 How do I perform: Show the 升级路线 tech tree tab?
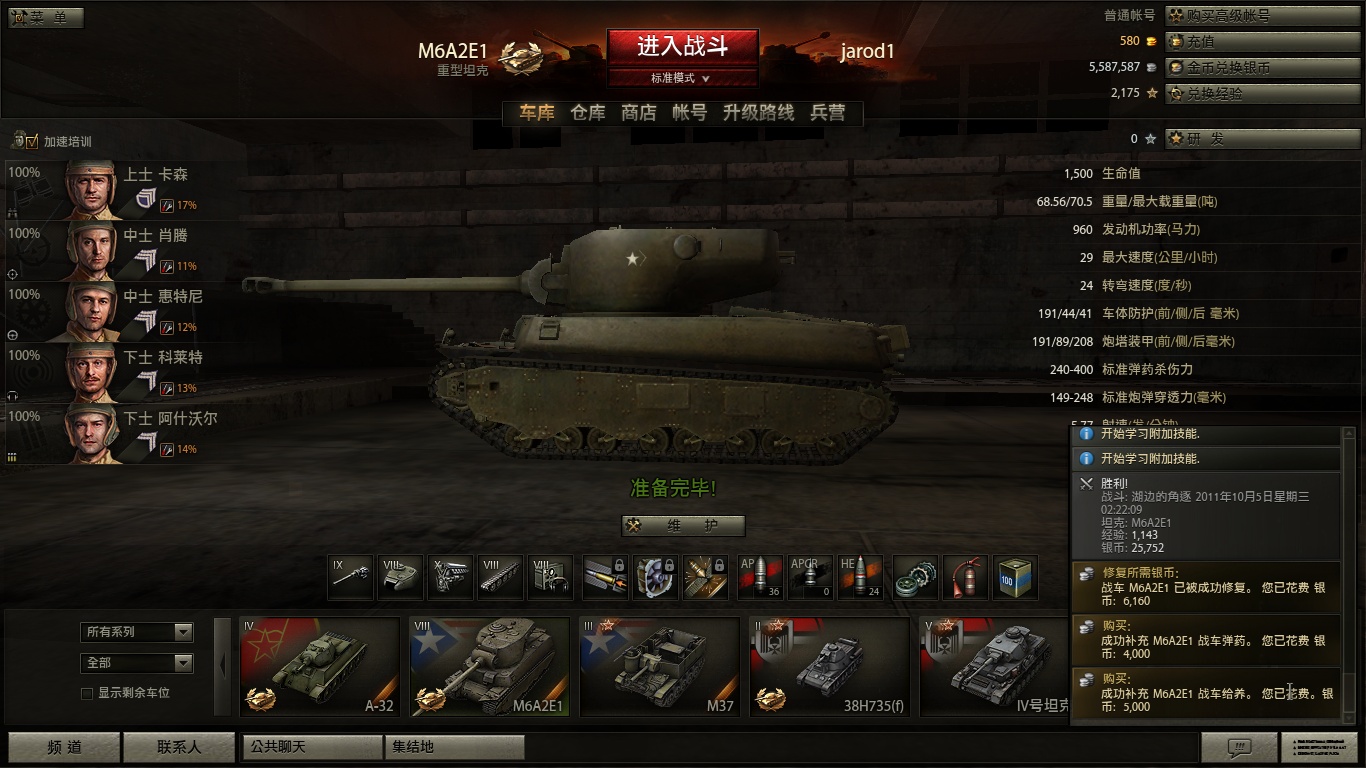[x=758, y=113]
